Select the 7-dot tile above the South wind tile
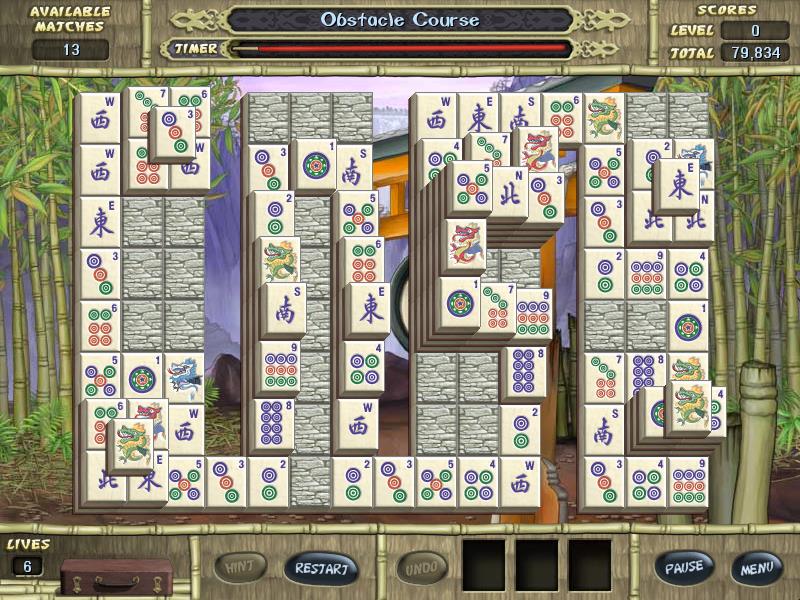 tap(603, 376)
